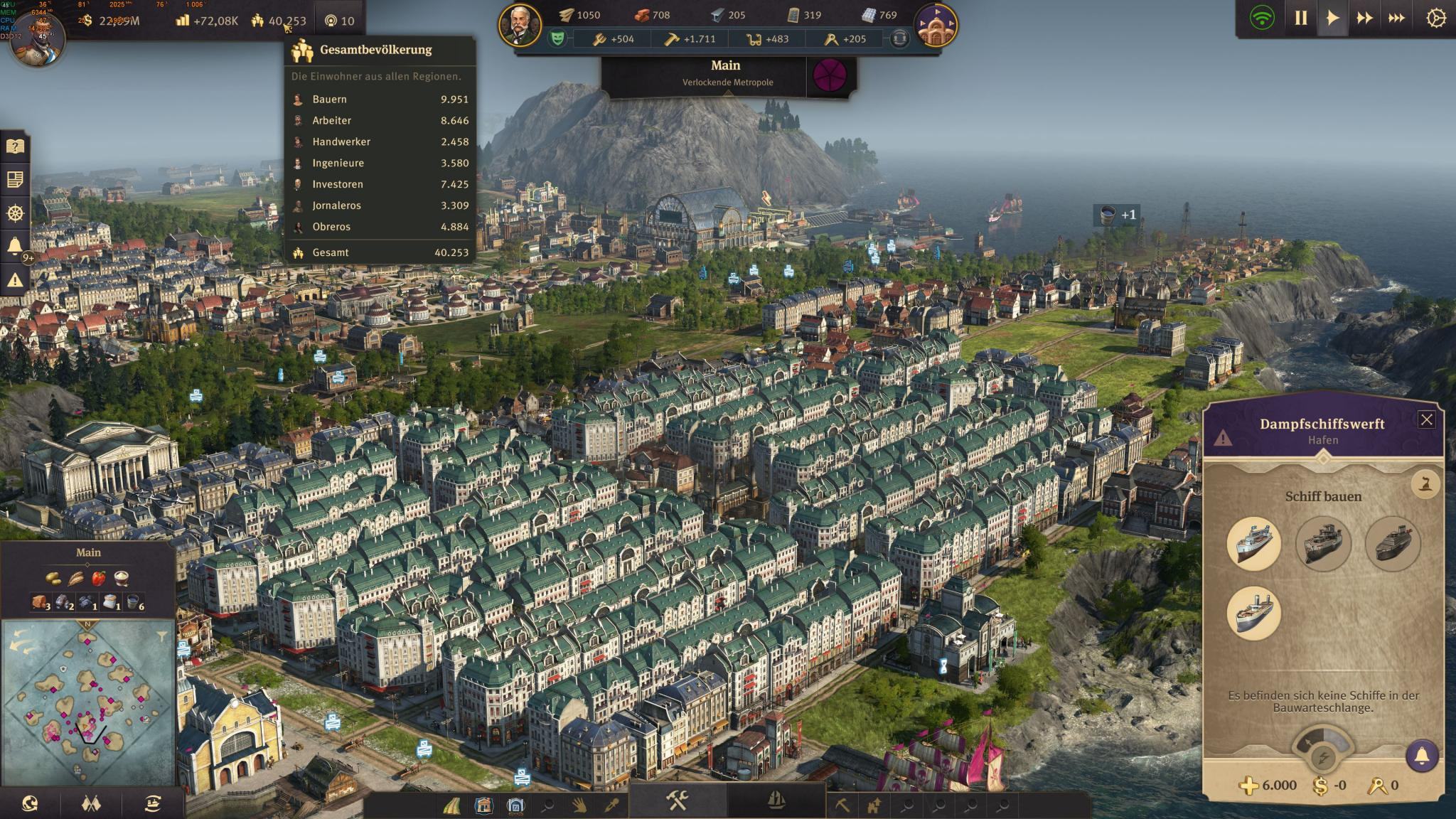Image resolution: width=1456 pixels, height=819 pixels.
Task: Open the warning triangle alerts
Action: (x=15, y=280)
